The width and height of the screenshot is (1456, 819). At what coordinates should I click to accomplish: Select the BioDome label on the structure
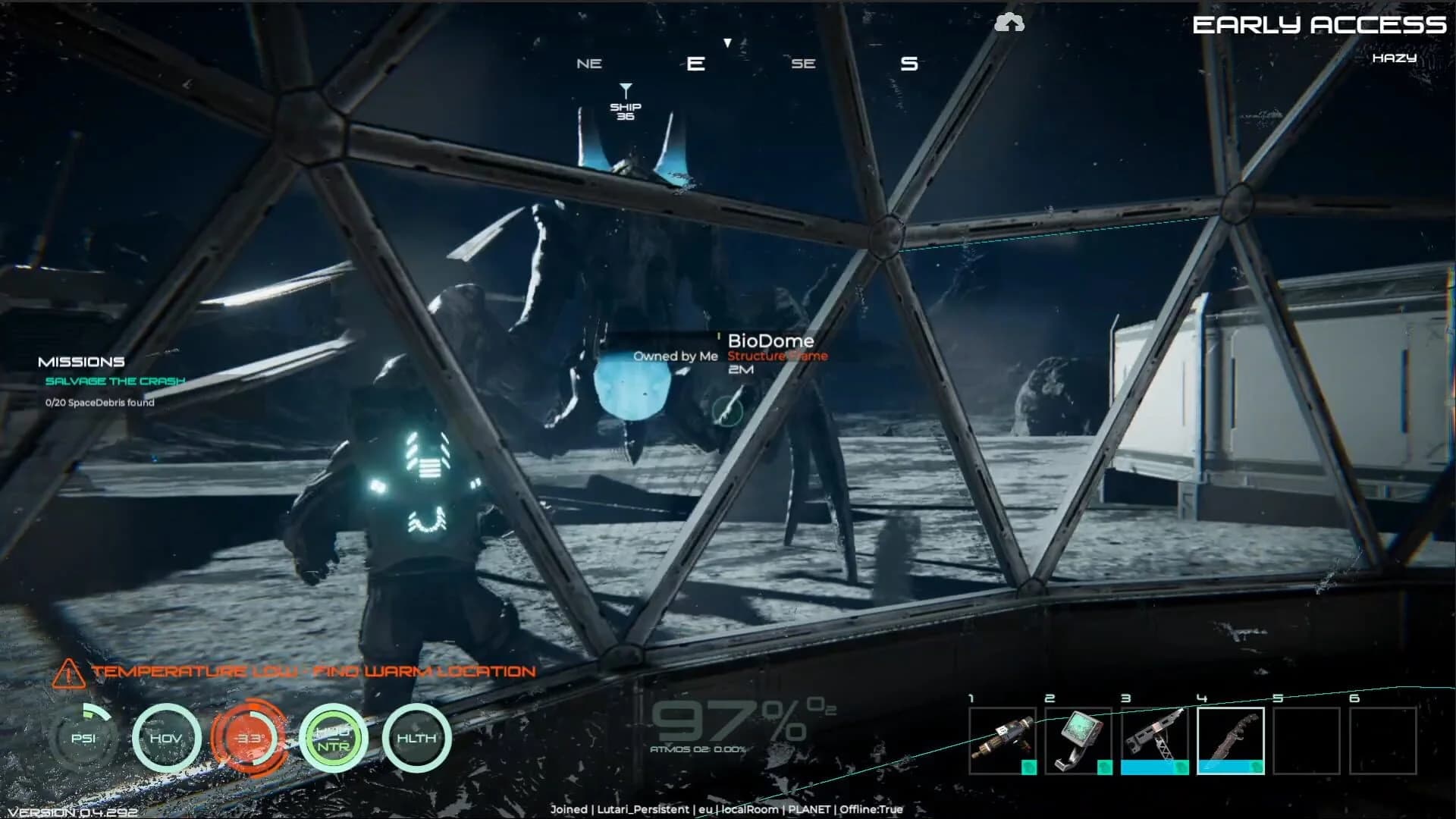771,340
